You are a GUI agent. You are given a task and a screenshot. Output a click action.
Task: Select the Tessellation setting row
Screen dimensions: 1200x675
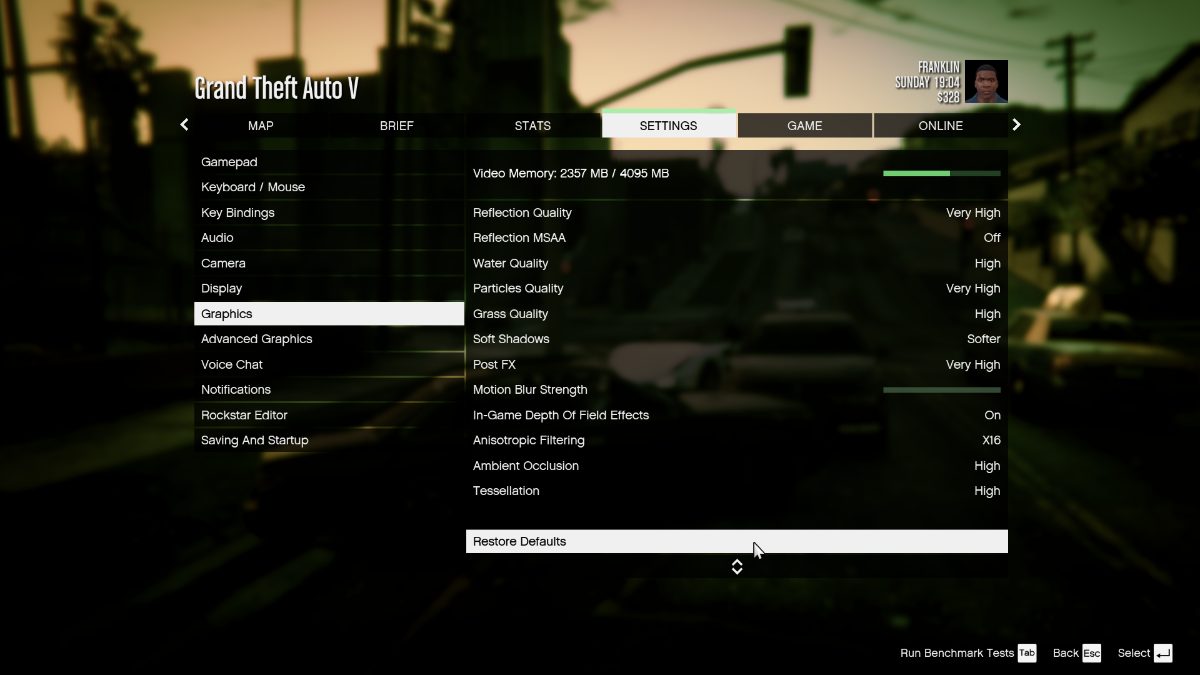point(736,491)
